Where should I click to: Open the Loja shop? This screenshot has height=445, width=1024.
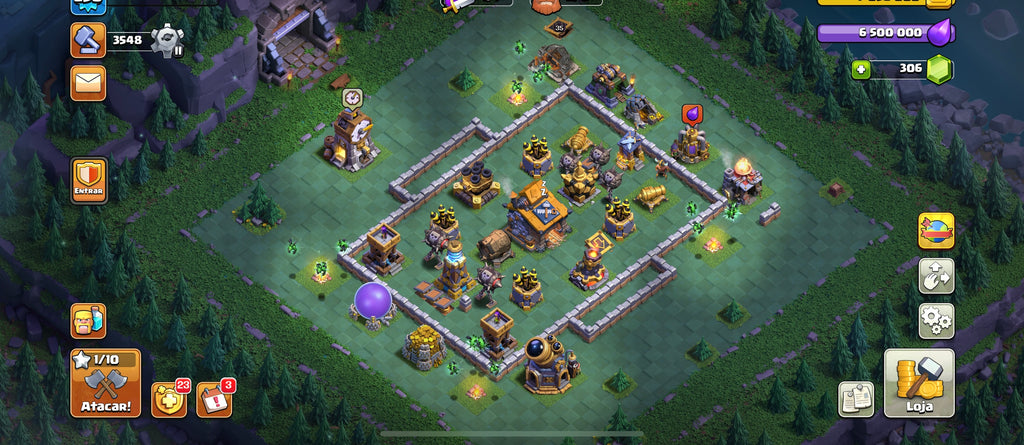[919, 383]
